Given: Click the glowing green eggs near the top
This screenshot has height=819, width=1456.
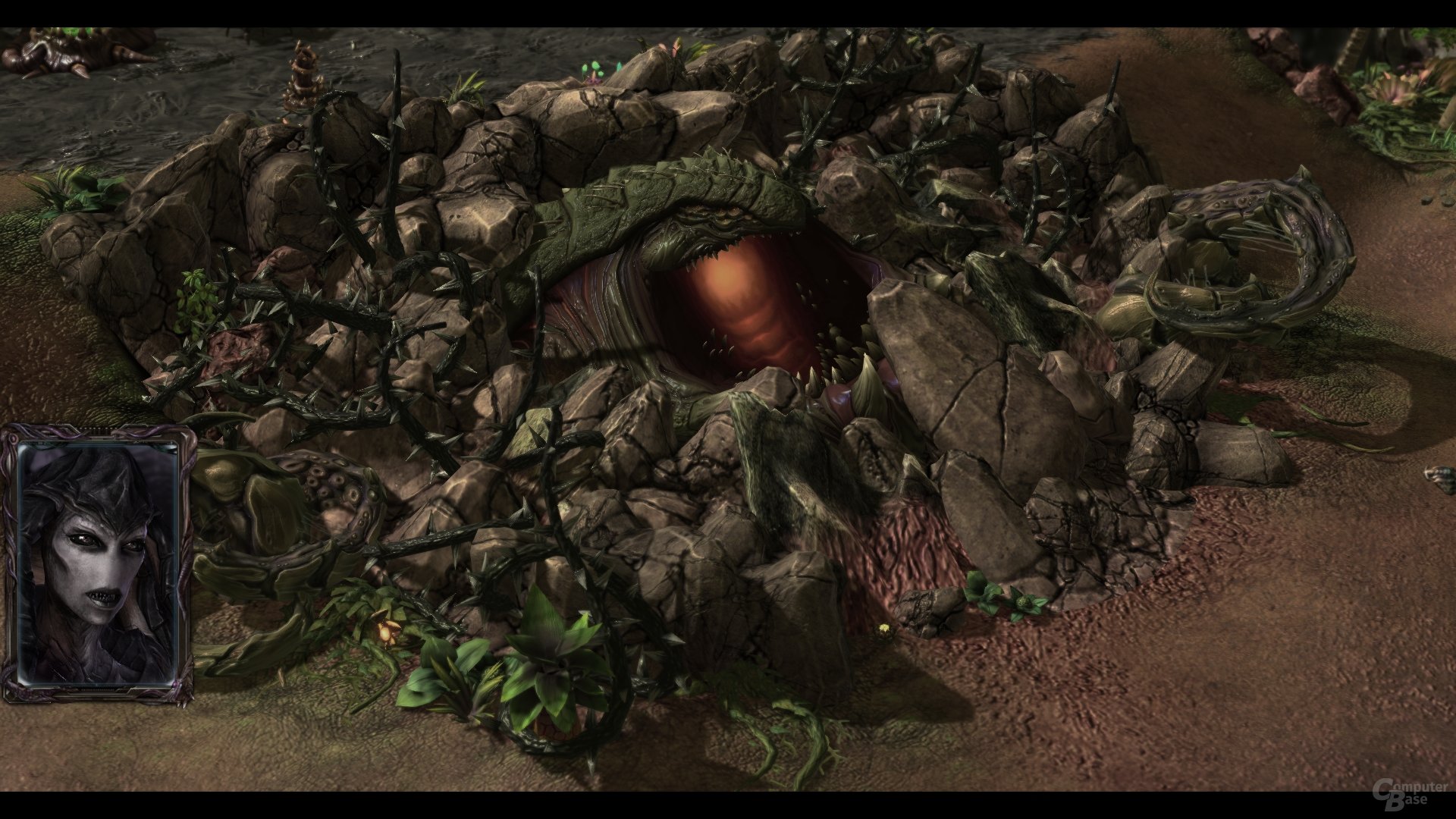Looking at the screenshot, I should click(595, 68).
